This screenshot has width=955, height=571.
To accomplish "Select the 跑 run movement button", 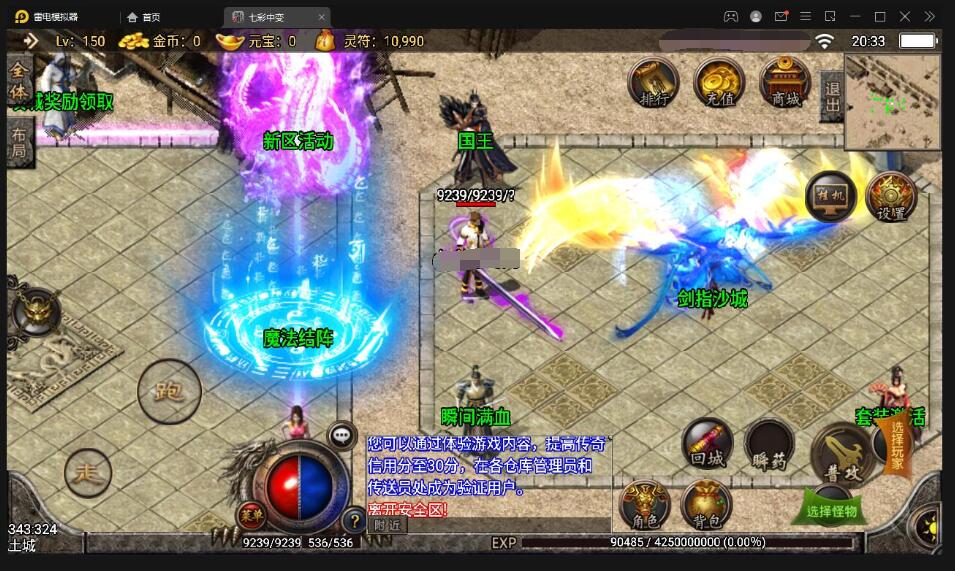I will tap(169, 391).
